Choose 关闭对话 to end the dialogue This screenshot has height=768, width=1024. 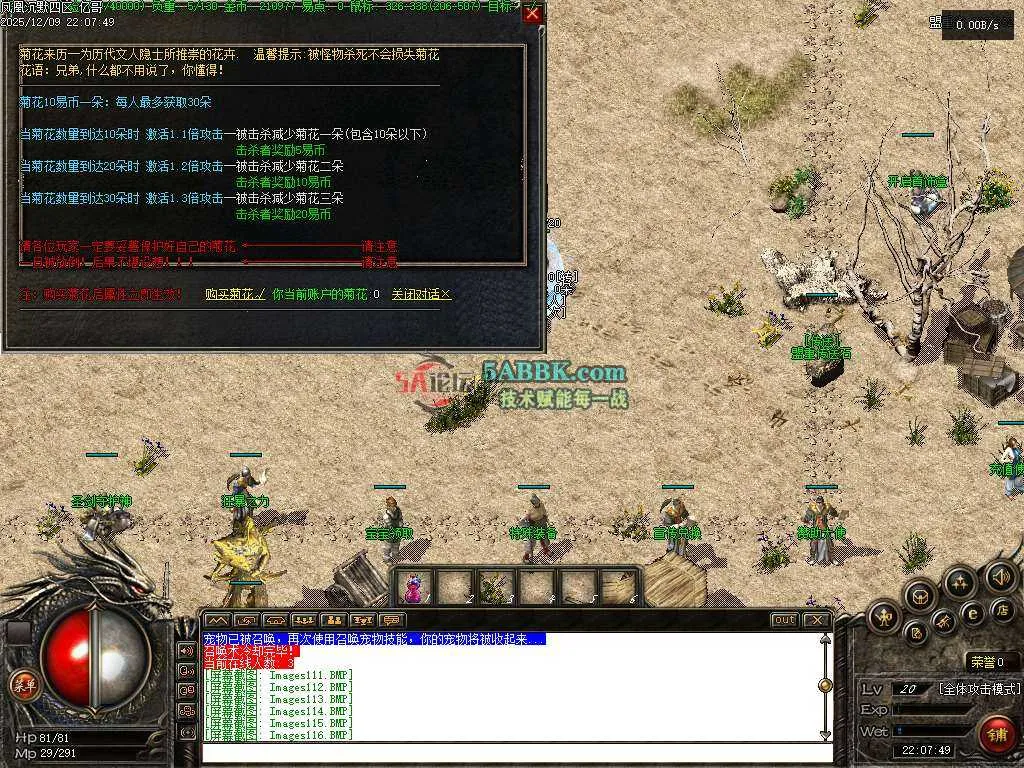[x=420, y=295]
